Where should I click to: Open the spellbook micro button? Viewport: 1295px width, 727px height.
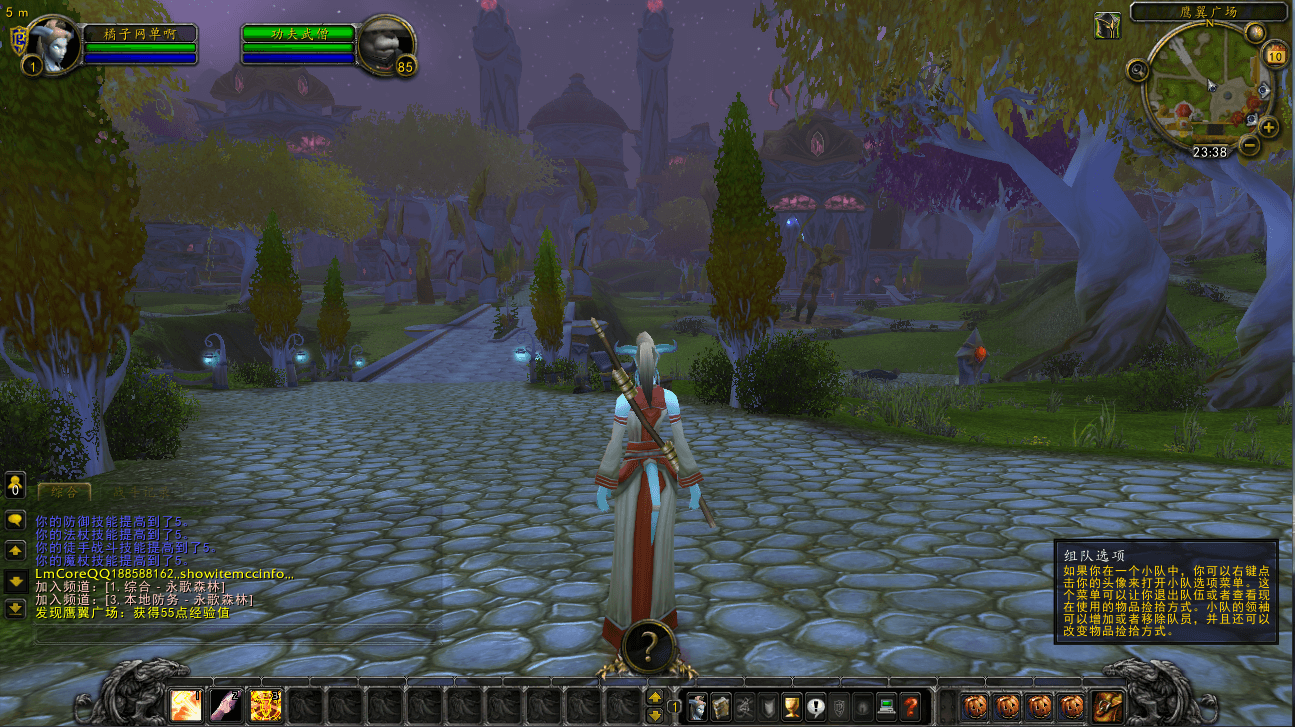[721, 705]
